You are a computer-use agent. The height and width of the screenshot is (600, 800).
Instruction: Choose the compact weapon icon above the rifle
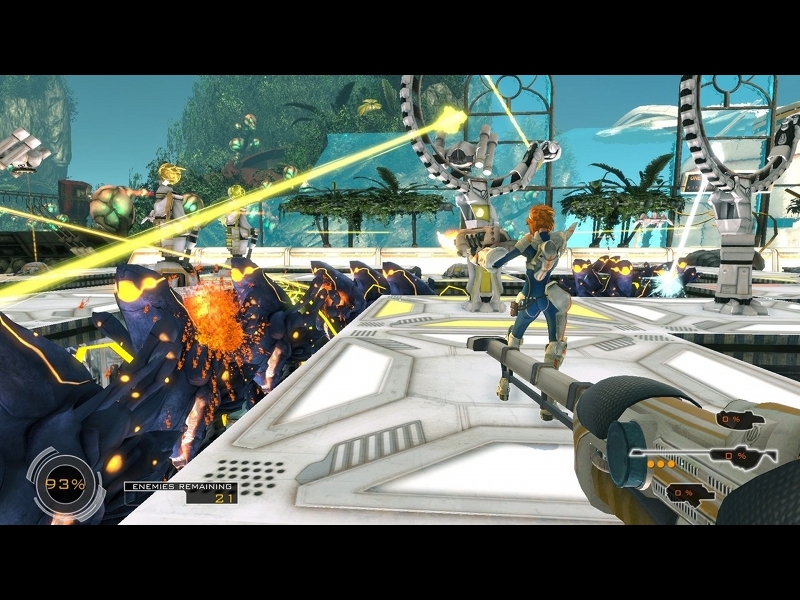[x=740, y=418]
